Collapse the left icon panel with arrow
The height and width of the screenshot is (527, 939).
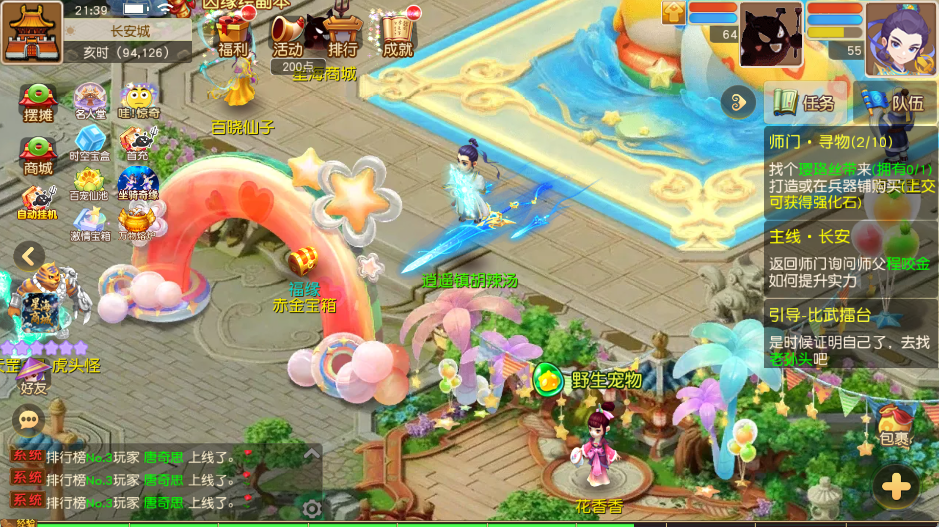[x=29, y=256]
